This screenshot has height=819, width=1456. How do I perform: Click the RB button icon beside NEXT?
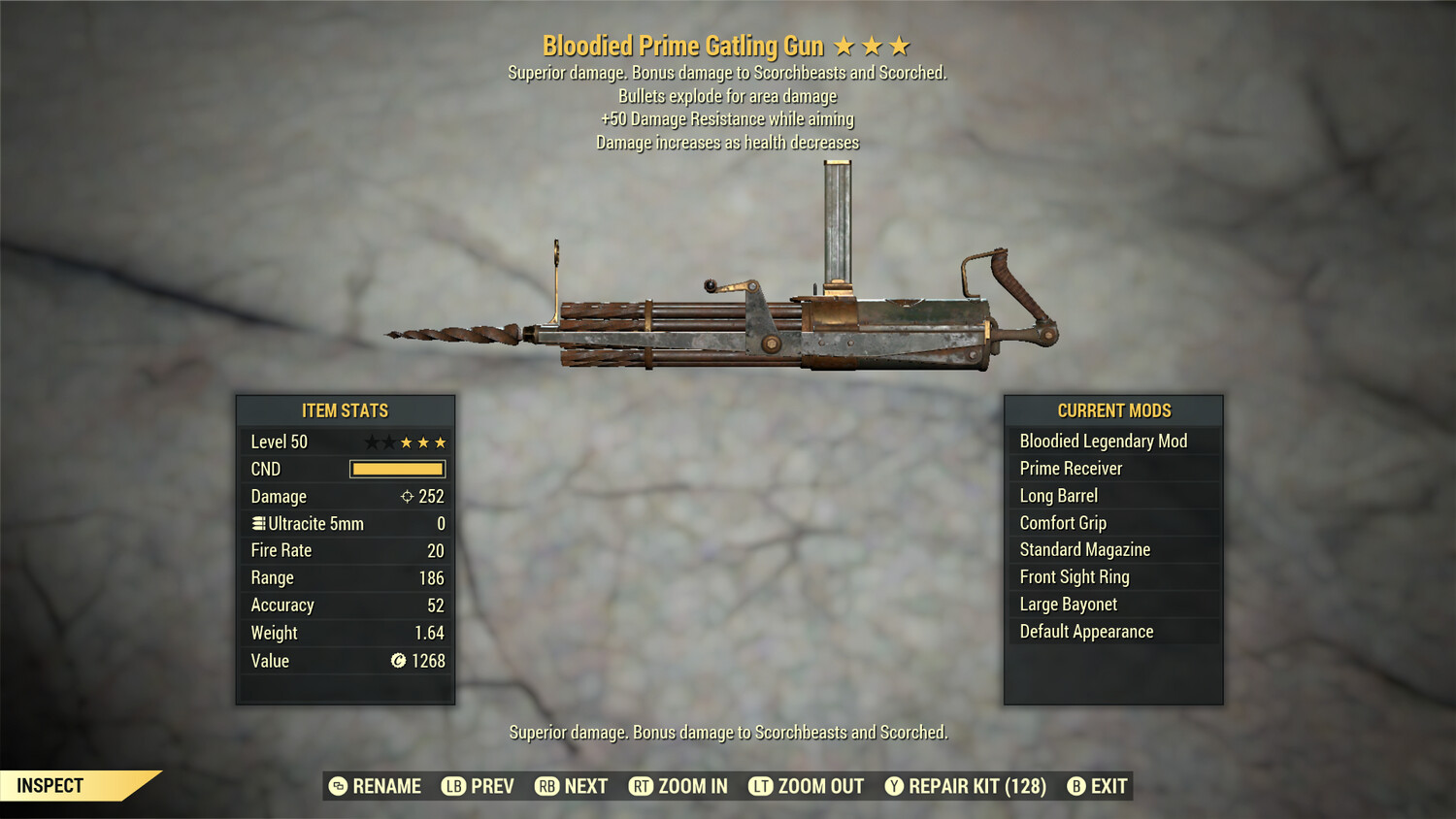click(x=546, y=786)
